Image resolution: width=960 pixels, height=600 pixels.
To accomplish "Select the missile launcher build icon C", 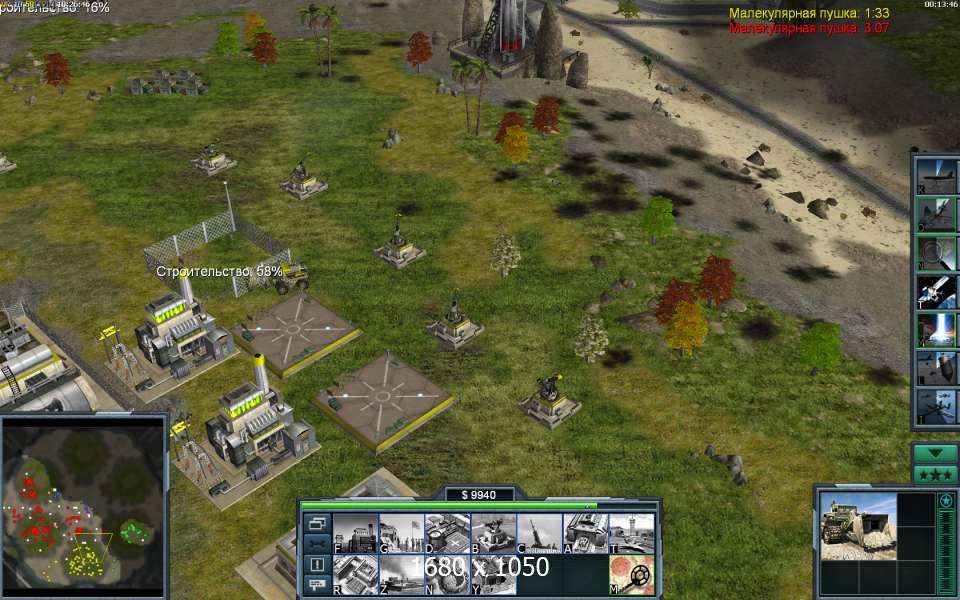I will coord(539,533).
